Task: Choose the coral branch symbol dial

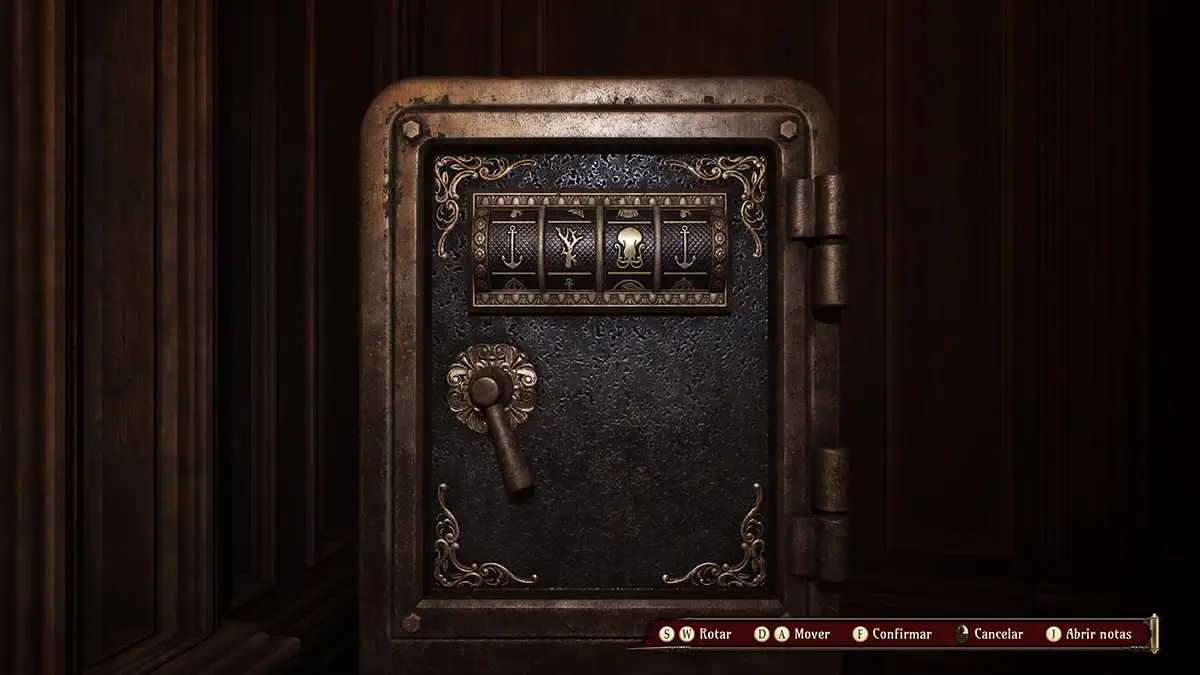Action: point(570,248)
